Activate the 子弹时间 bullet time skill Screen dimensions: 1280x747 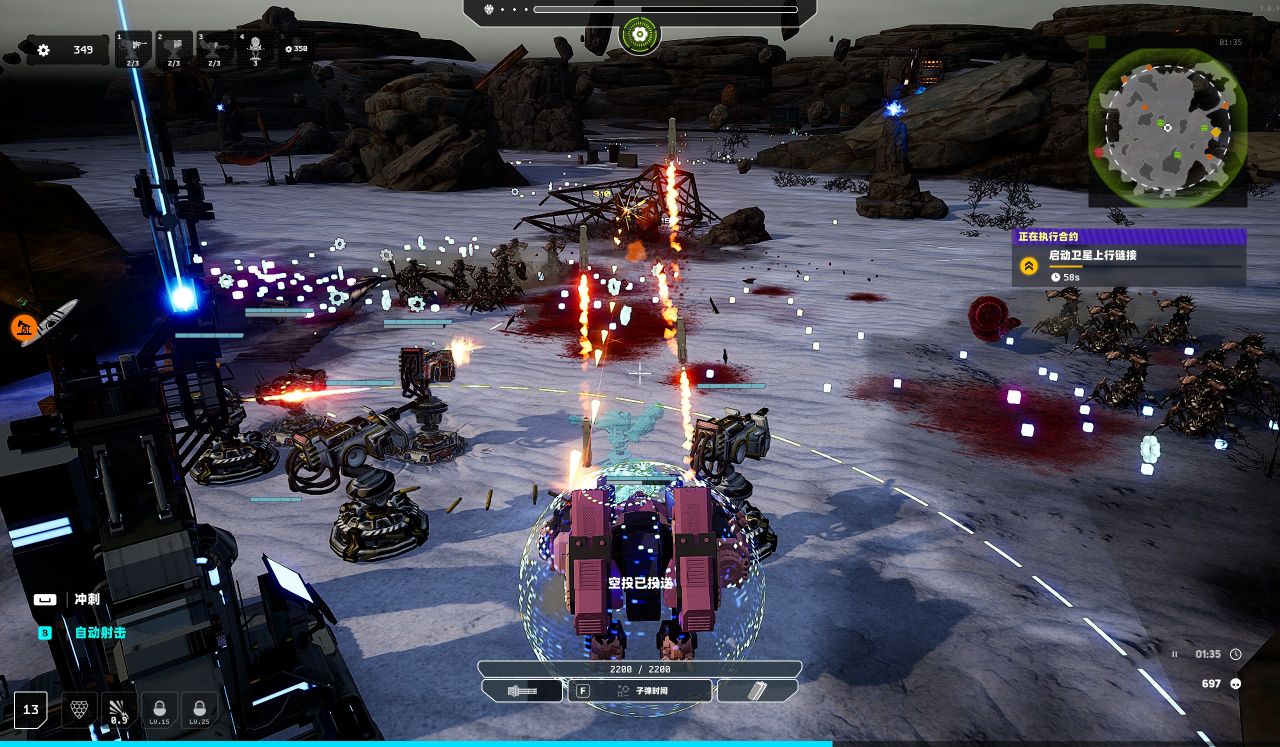pos(640,691)
